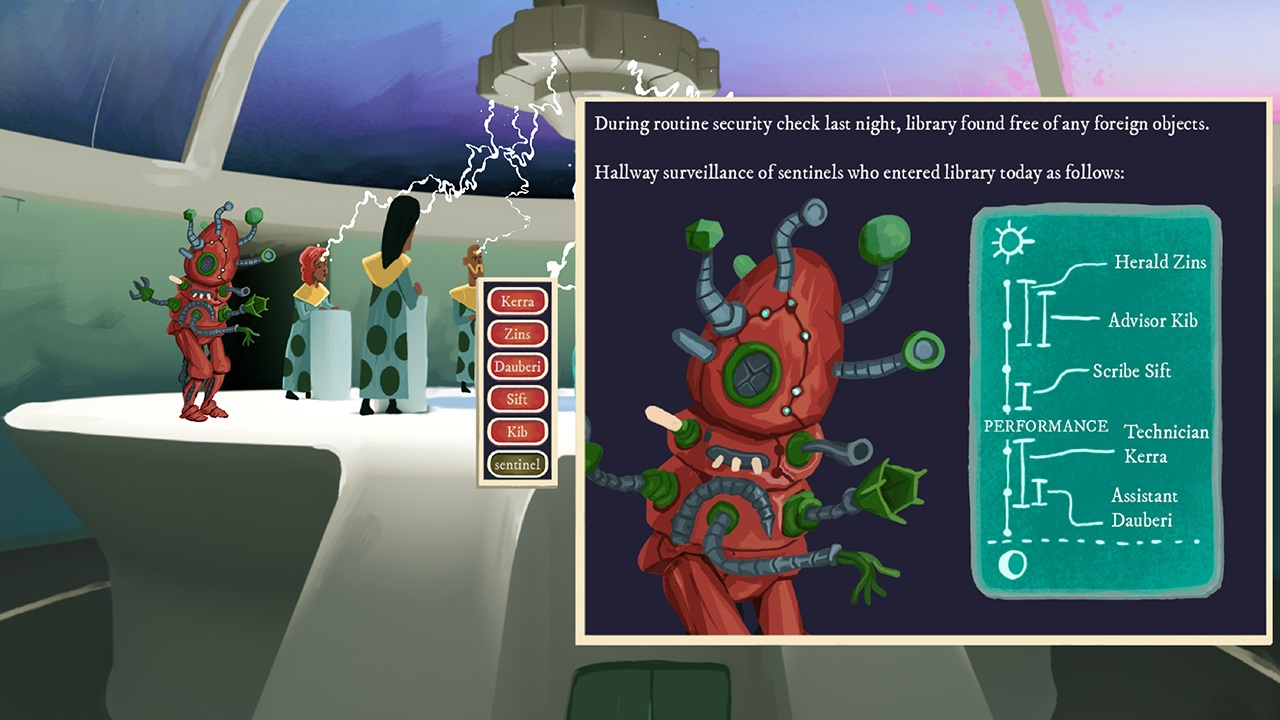The height and width of the screenshot is (720, 1280).
Task: Select the "Kerra" word chip
Action: coord(516,301)
